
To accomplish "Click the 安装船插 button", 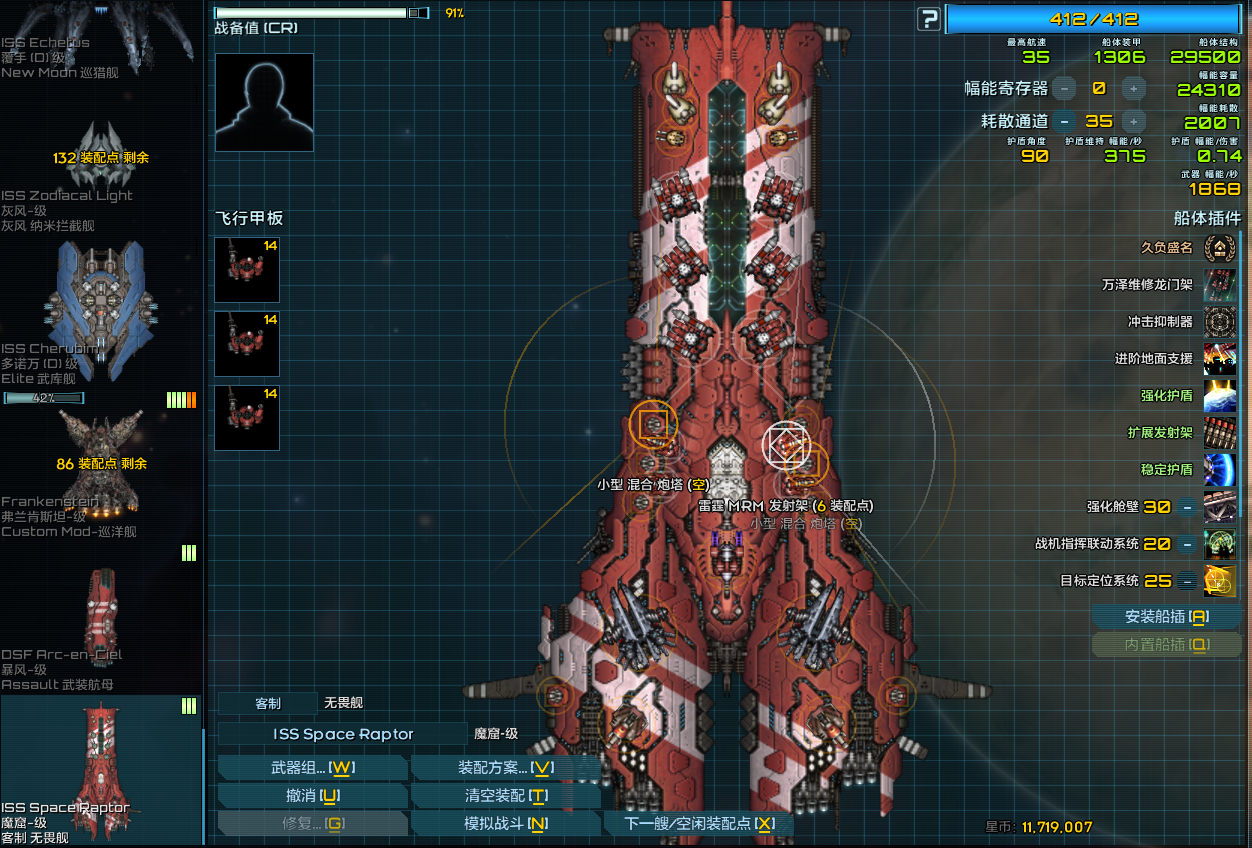I will (1166, 617).
